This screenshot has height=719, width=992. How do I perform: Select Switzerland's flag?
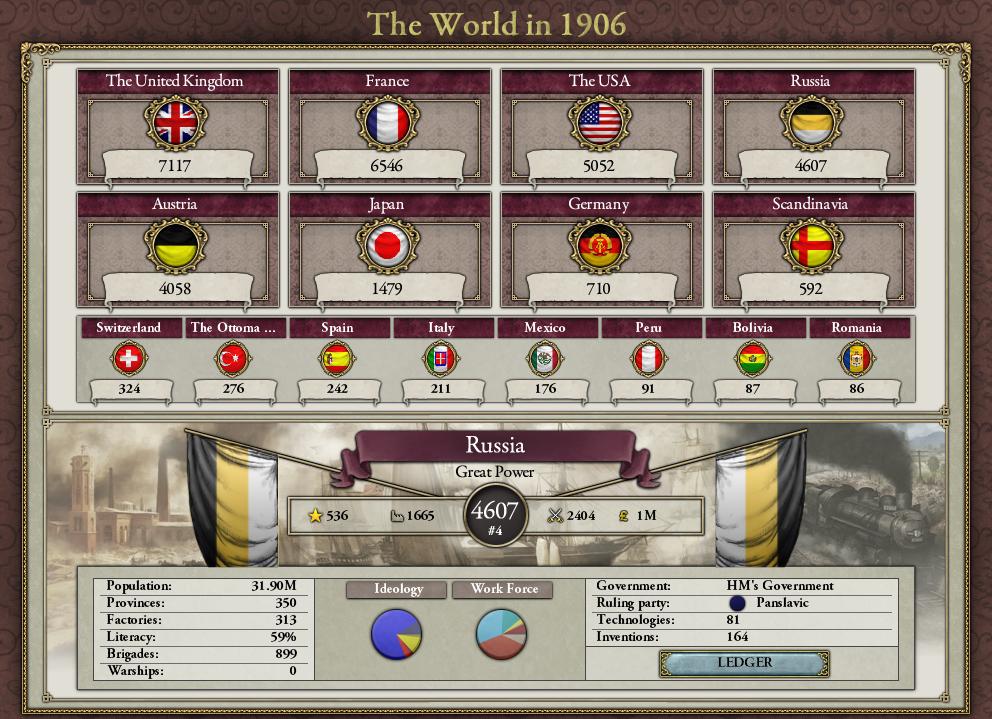pos(129,358)
